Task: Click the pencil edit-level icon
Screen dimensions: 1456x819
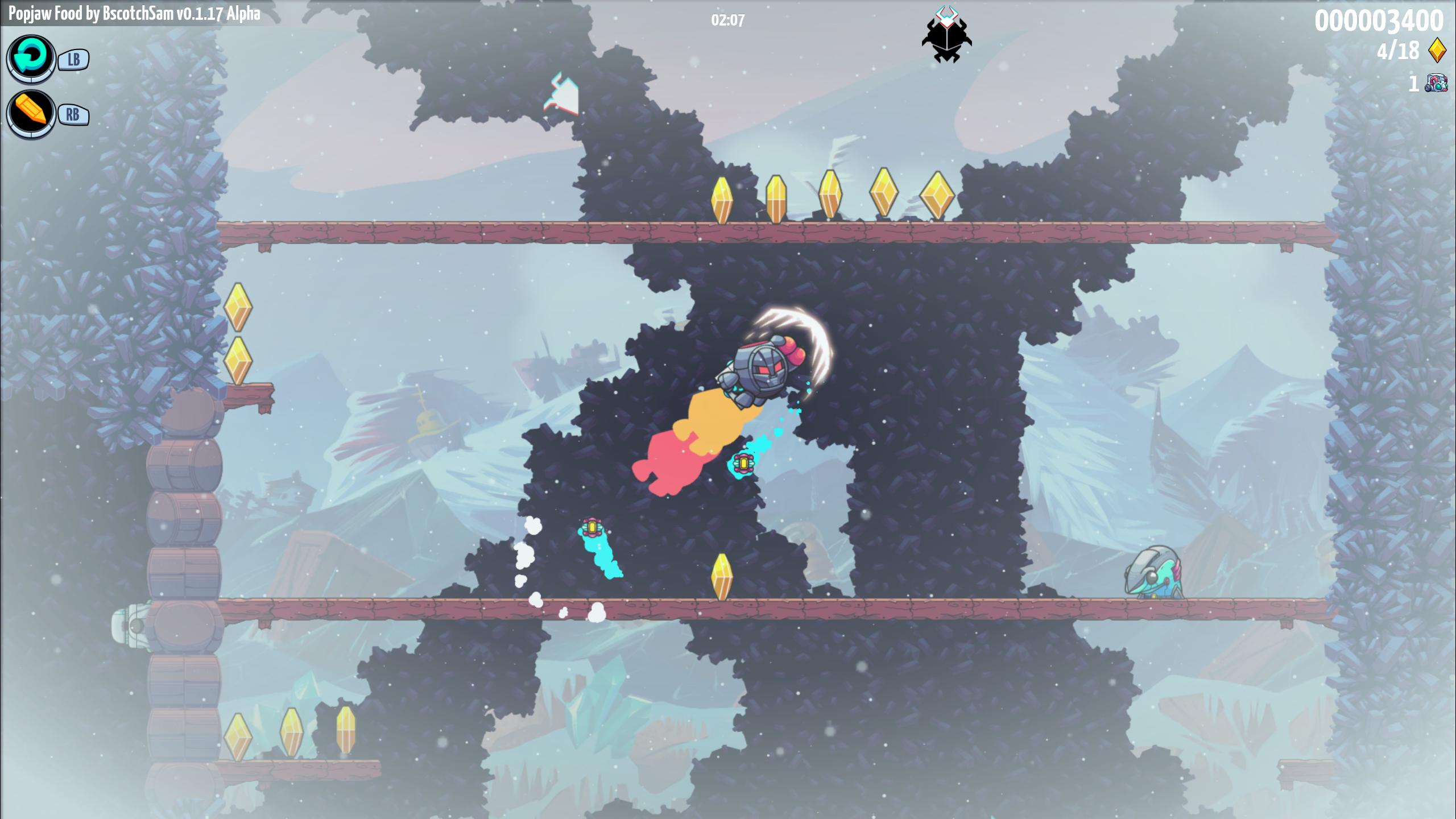Action: point(31,114)
